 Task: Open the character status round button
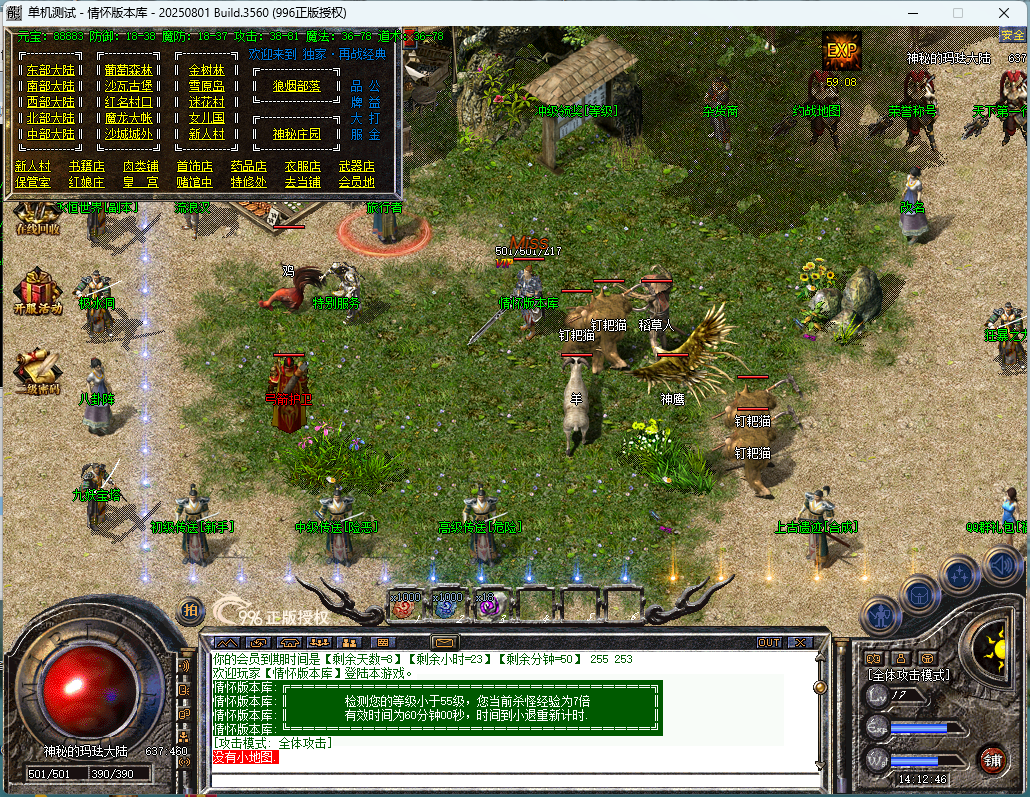(x=881, y=613)
